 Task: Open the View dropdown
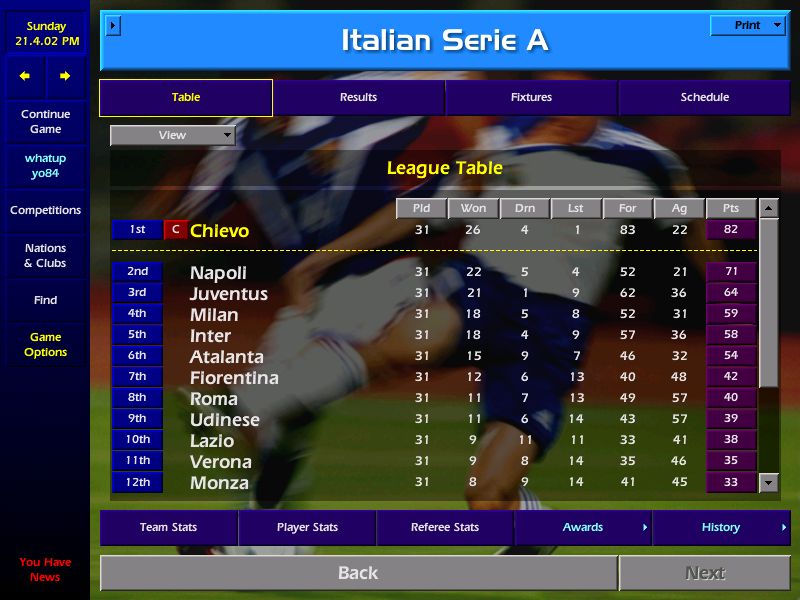pyautogui.click(x=172, y=135)
